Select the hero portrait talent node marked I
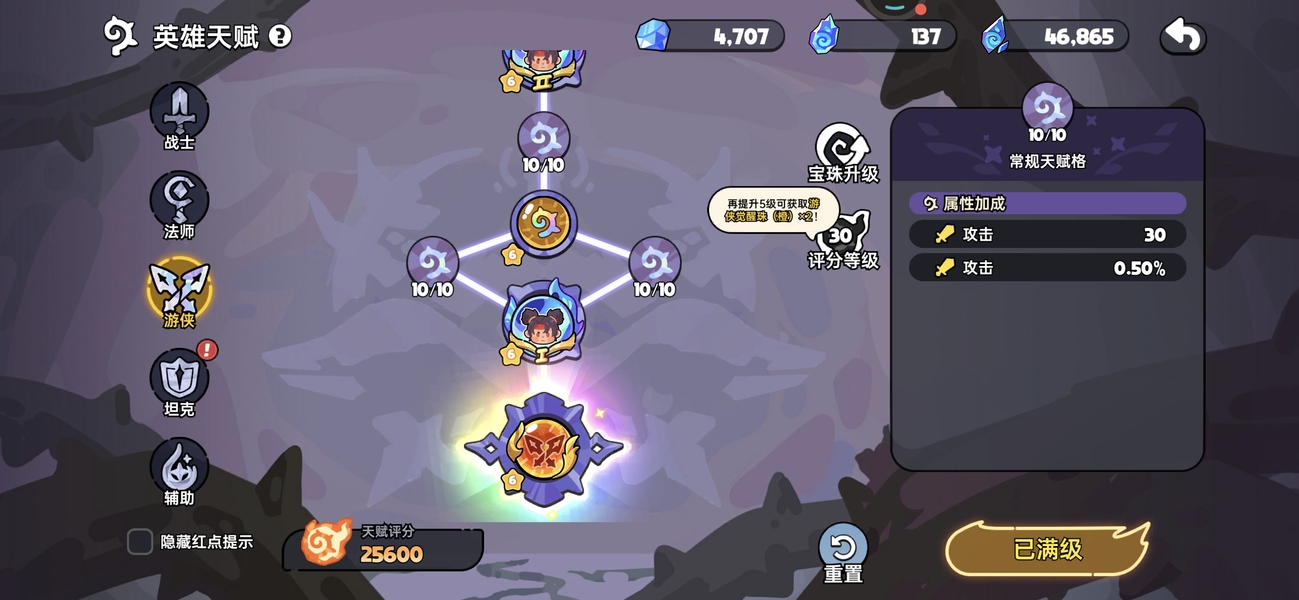Image resolution: width=1299 pixels, height=600 pixels. tap(543, 322)
